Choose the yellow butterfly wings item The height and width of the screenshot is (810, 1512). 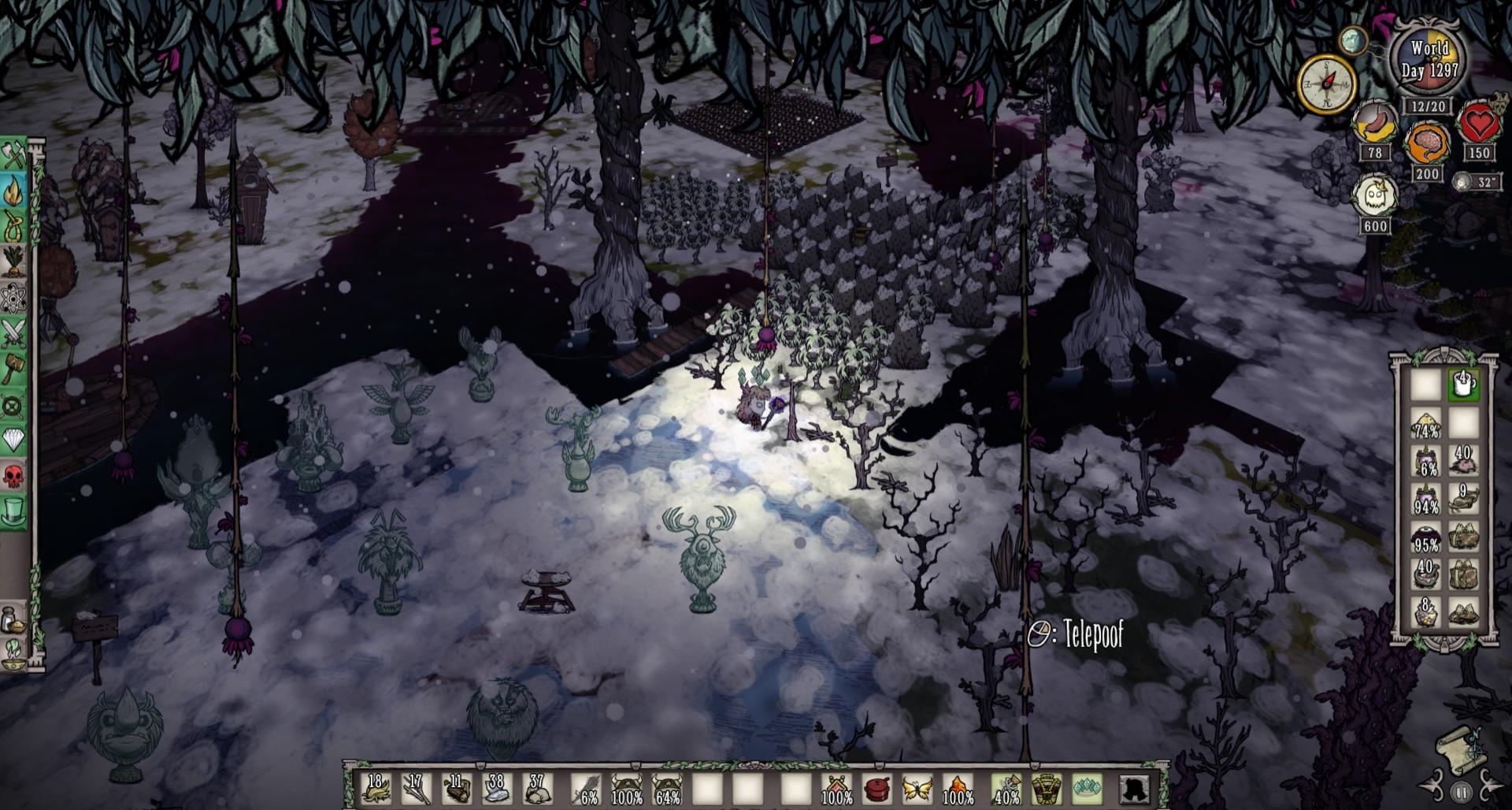pyautogui.click(x=917, y=789)
